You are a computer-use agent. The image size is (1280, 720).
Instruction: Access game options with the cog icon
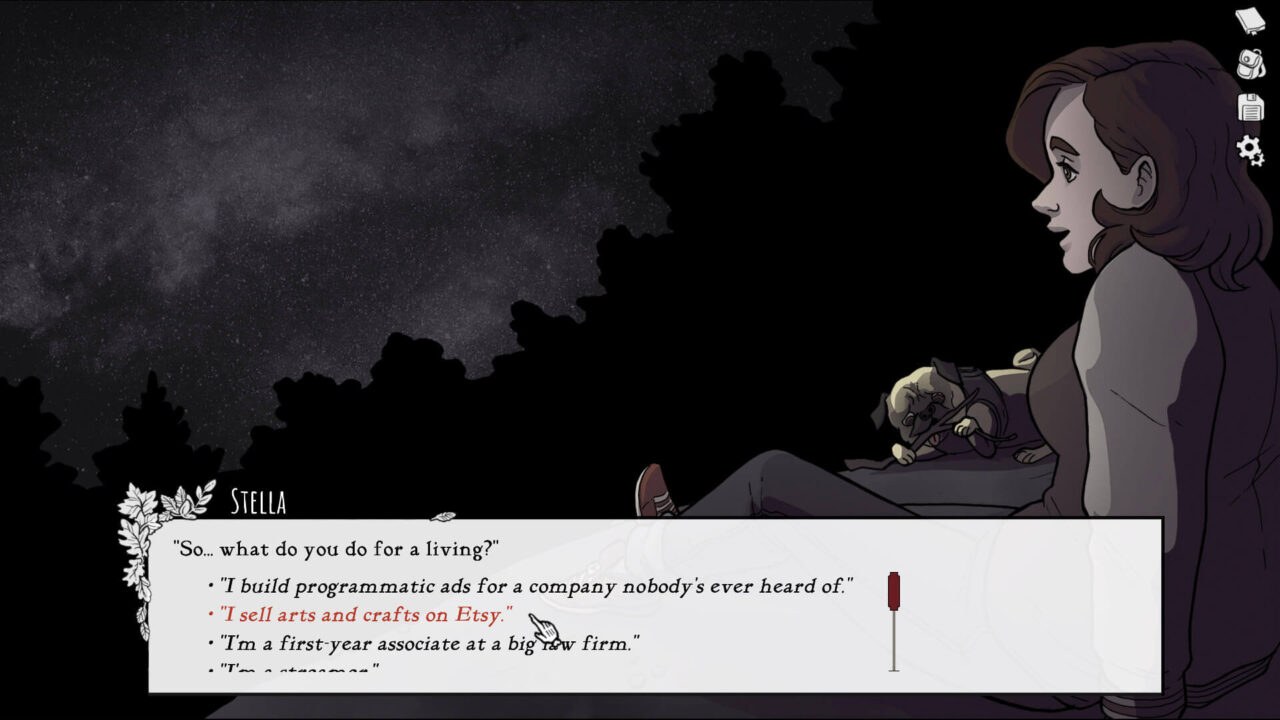pyautogui.click(x=1247, y=148)
